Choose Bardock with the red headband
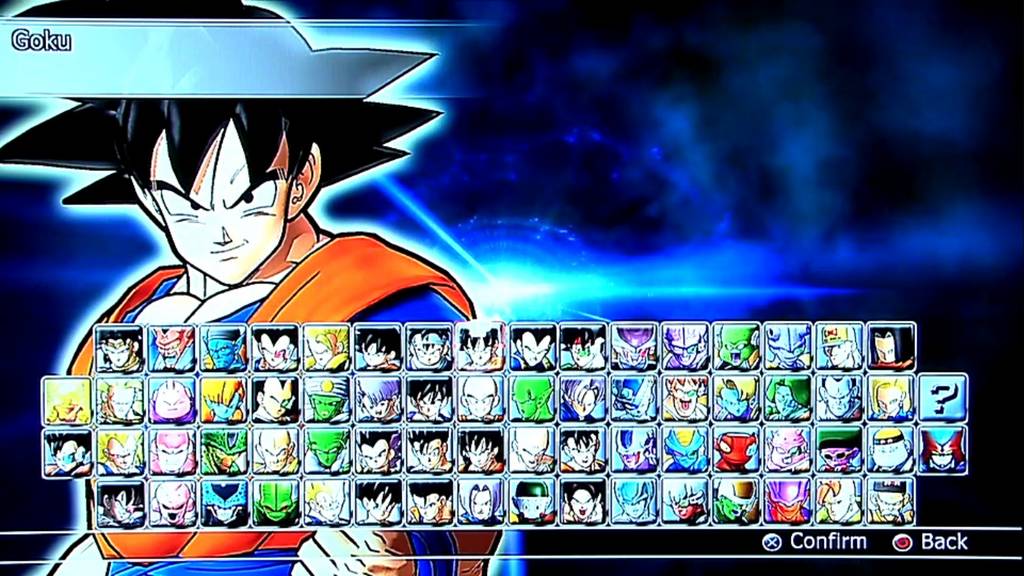The width and height of the screenshot is (1024, 576). pos(584,347)
